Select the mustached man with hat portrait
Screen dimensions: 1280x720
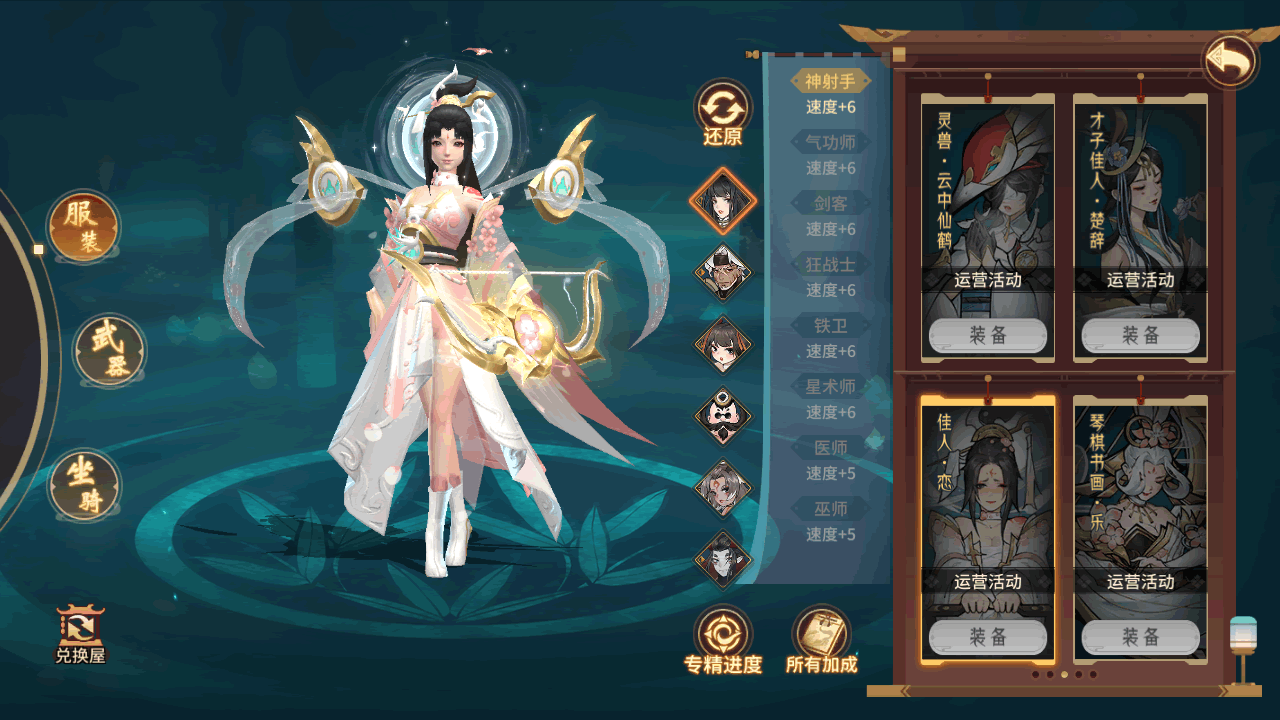point(722,271)
